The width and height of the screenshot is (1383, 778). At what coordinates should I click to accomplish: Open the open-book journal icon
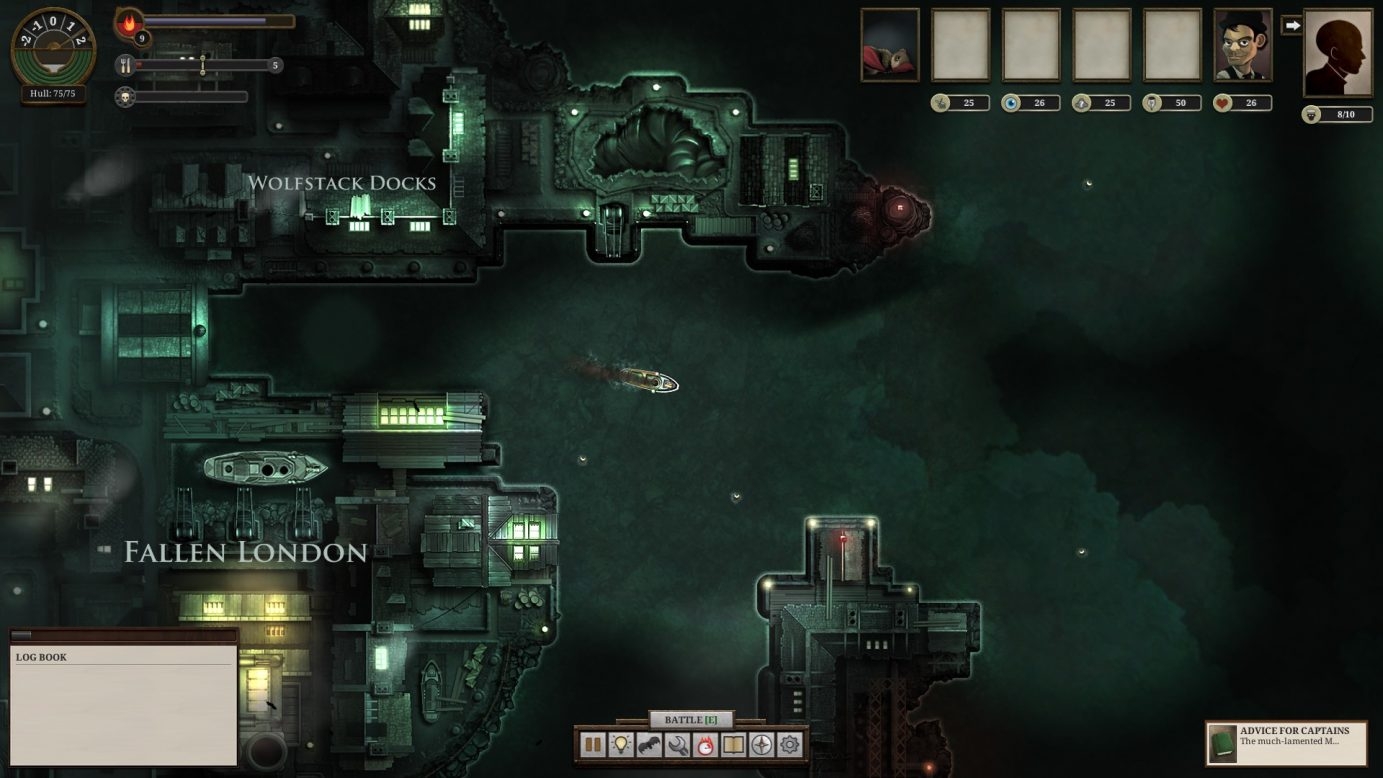734,745
